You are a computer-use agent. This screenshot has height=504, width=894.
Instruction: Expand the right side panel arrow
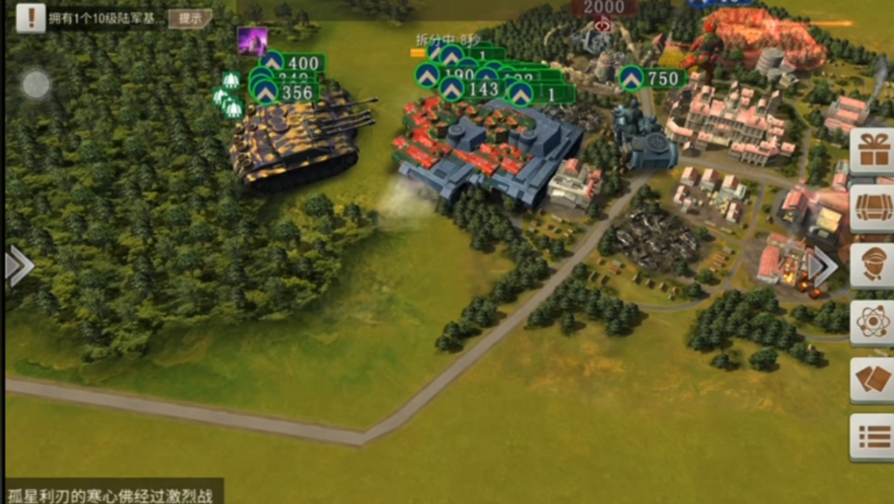(x=824, y=266)
